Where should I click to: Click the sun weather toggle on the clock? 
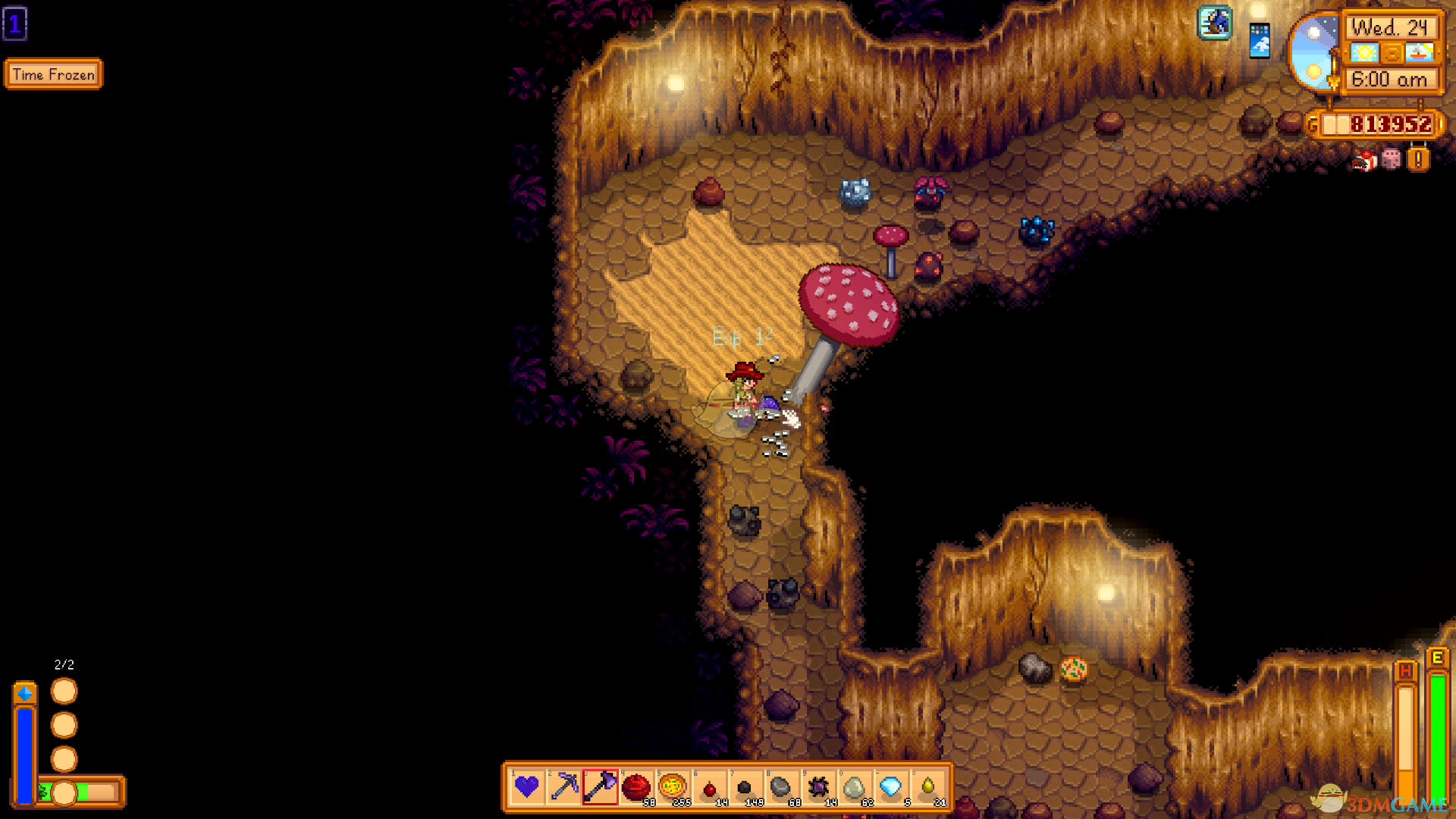click(1365, 52)
